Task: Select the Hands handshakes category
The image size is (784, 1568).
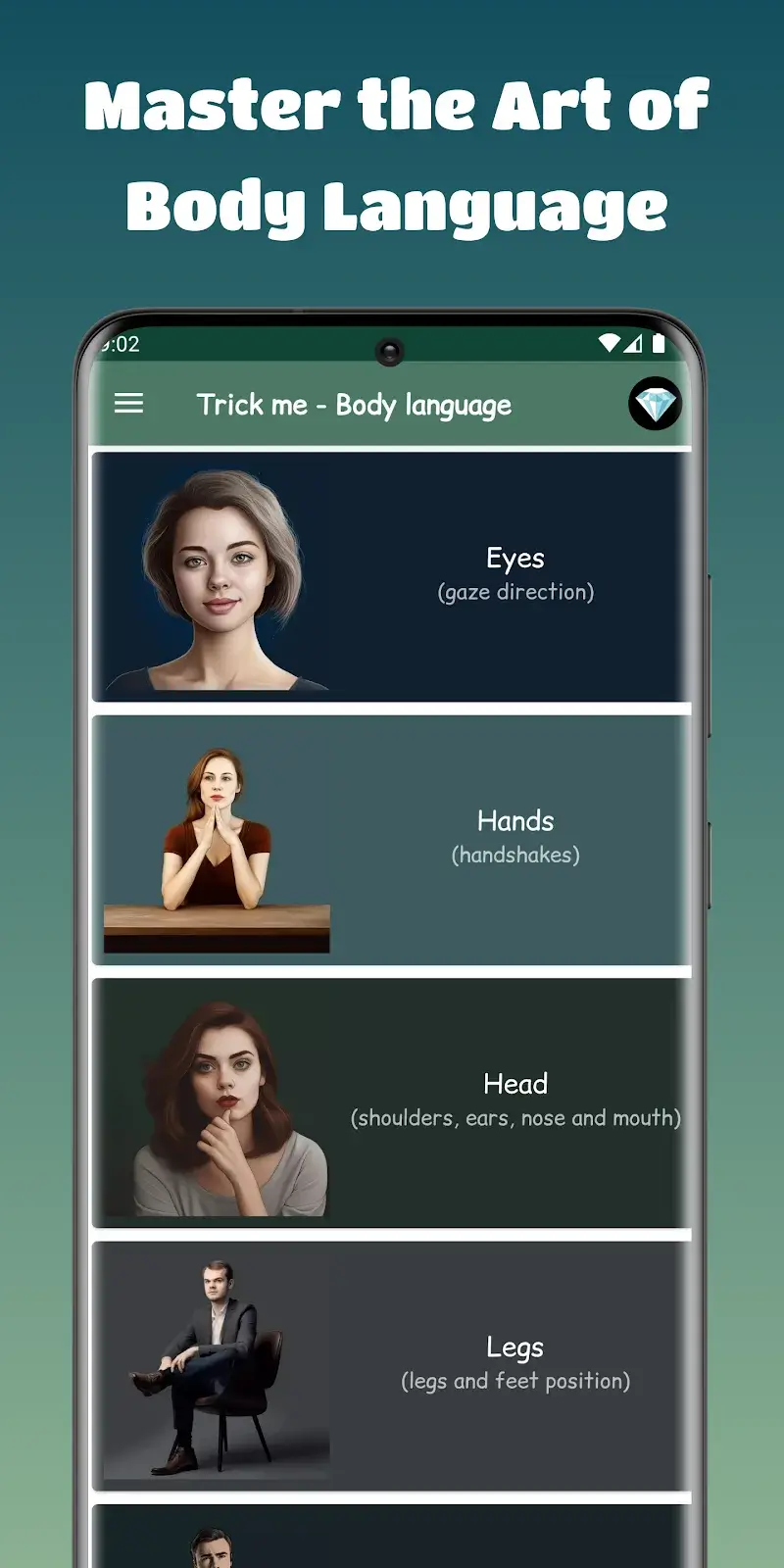Action: pyautogui.click(x=392, y=840)
